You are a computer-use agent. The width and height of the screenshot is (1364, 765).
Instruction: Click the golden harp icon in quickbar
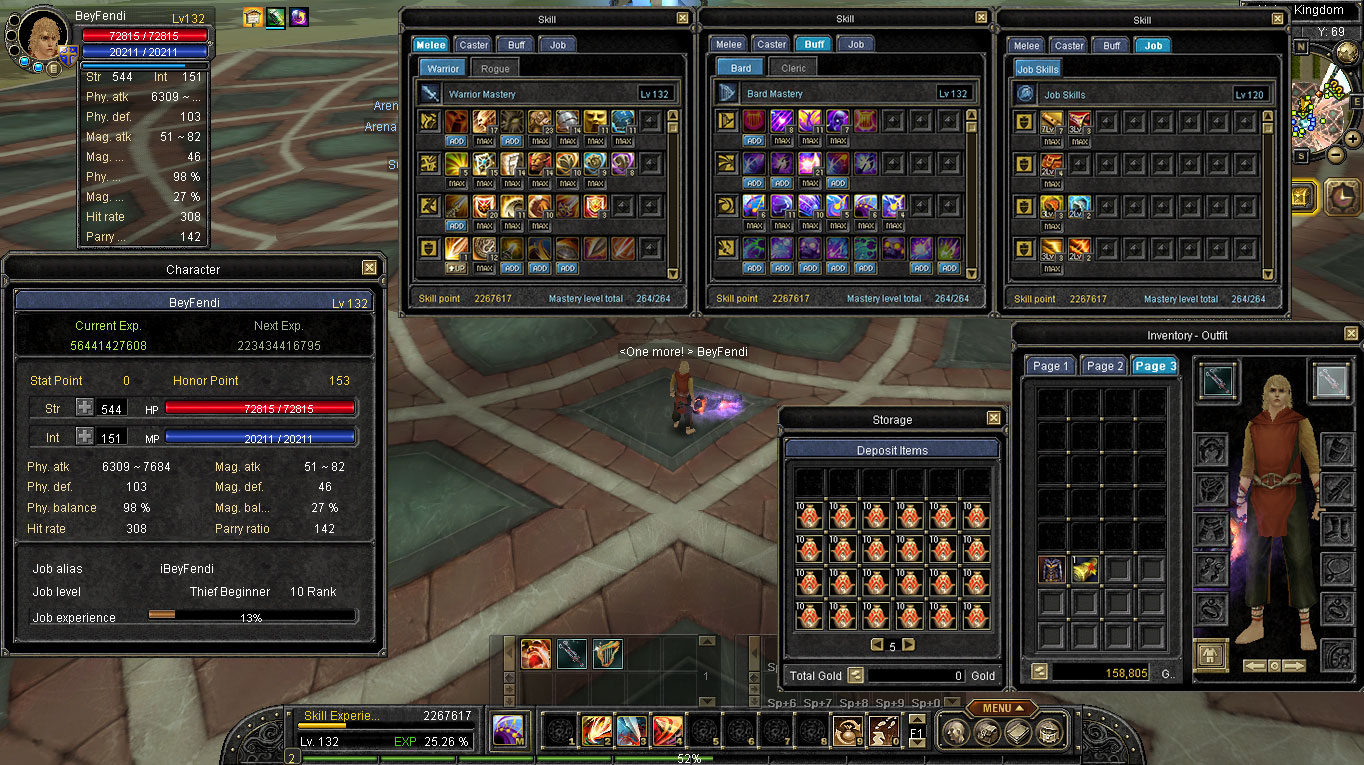(x=607, y=654)
